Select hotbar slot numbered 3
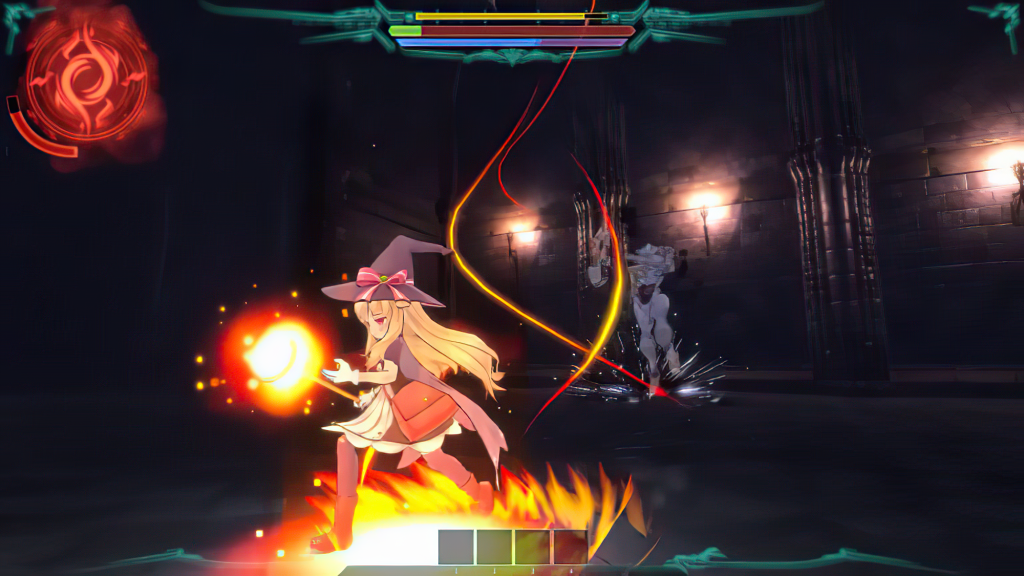Viewport: 1024px width, 576px height. tap(532, 547)
